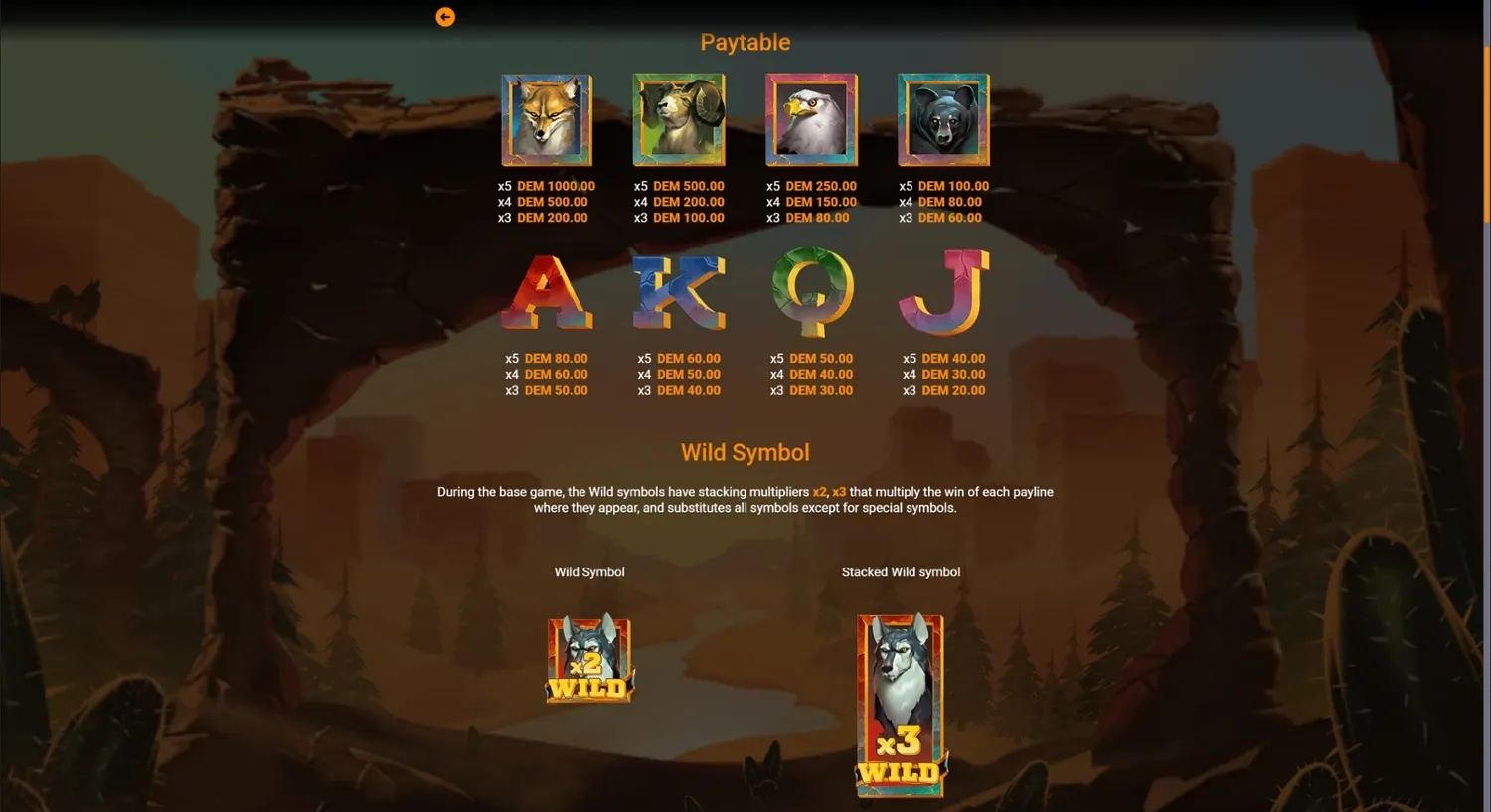Screen dimensions: 1491x812
Task: Click the Paytable heading
Action: pyautogui.click(x=745, y=42)
